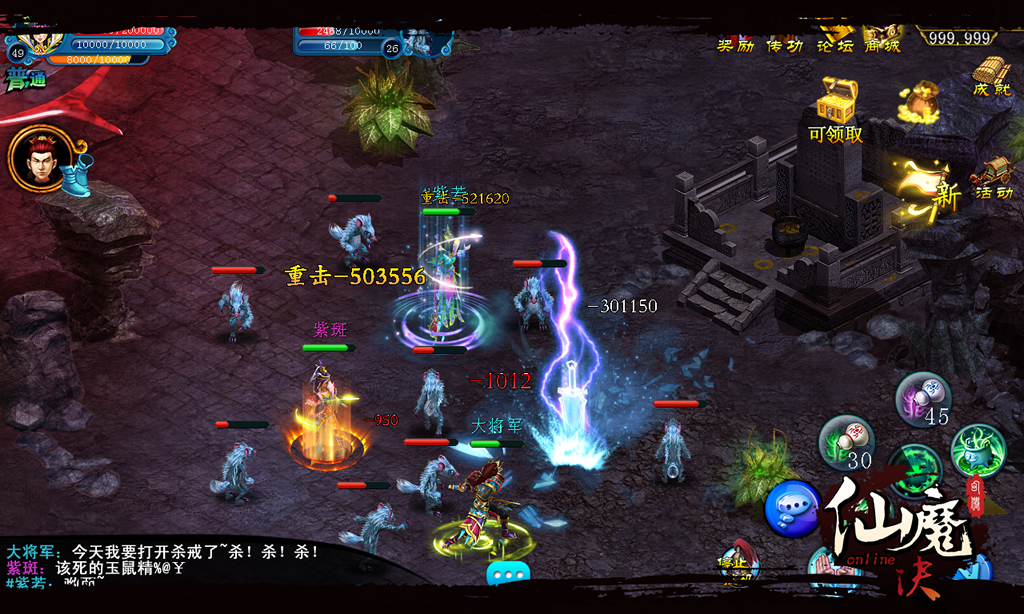Open the gold coin bag icon

[x=917, y=103]
